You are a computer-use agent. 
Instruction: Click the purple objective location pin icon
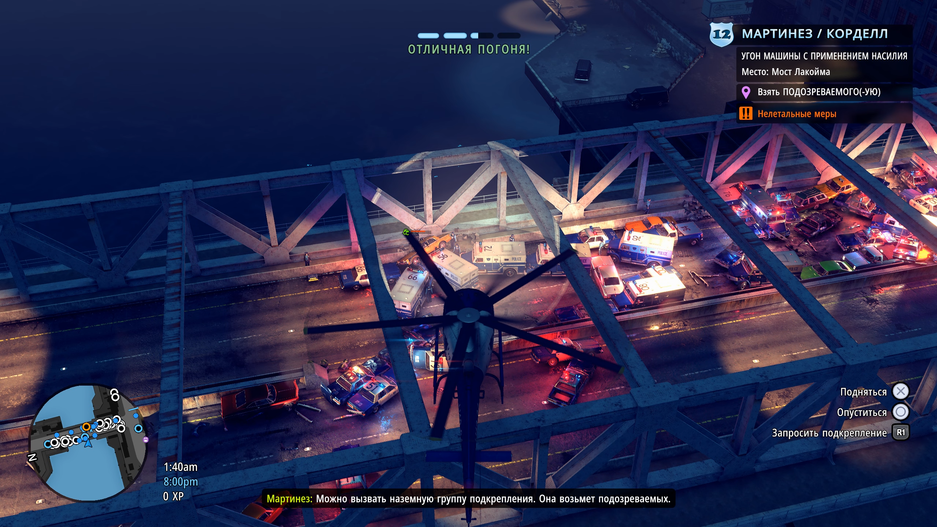(745, 92)
